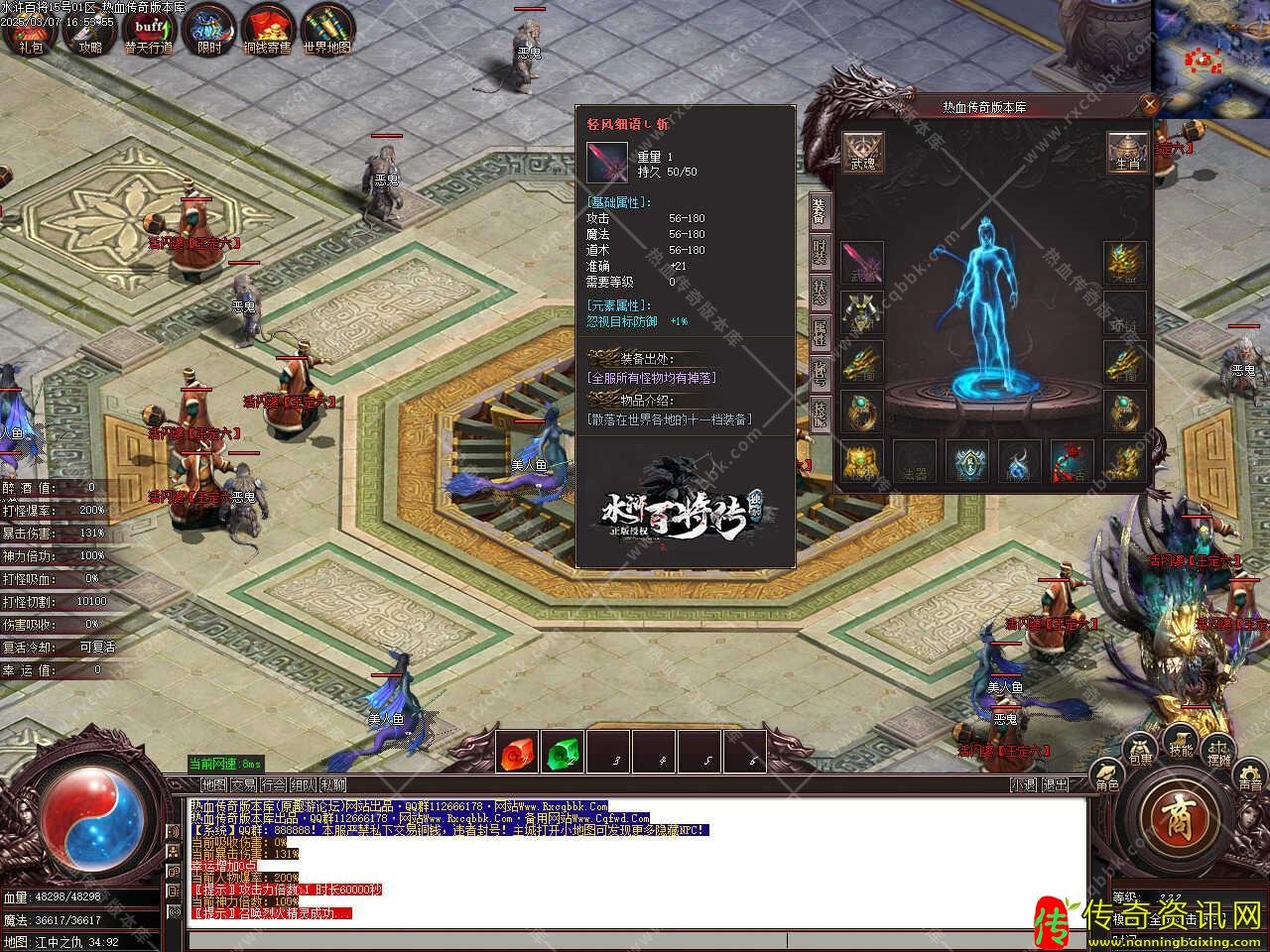Image resolution: width=1270 pixels, height=952 pixels.
Task: Select the equipped armor slot
Action: pos(862,312)
